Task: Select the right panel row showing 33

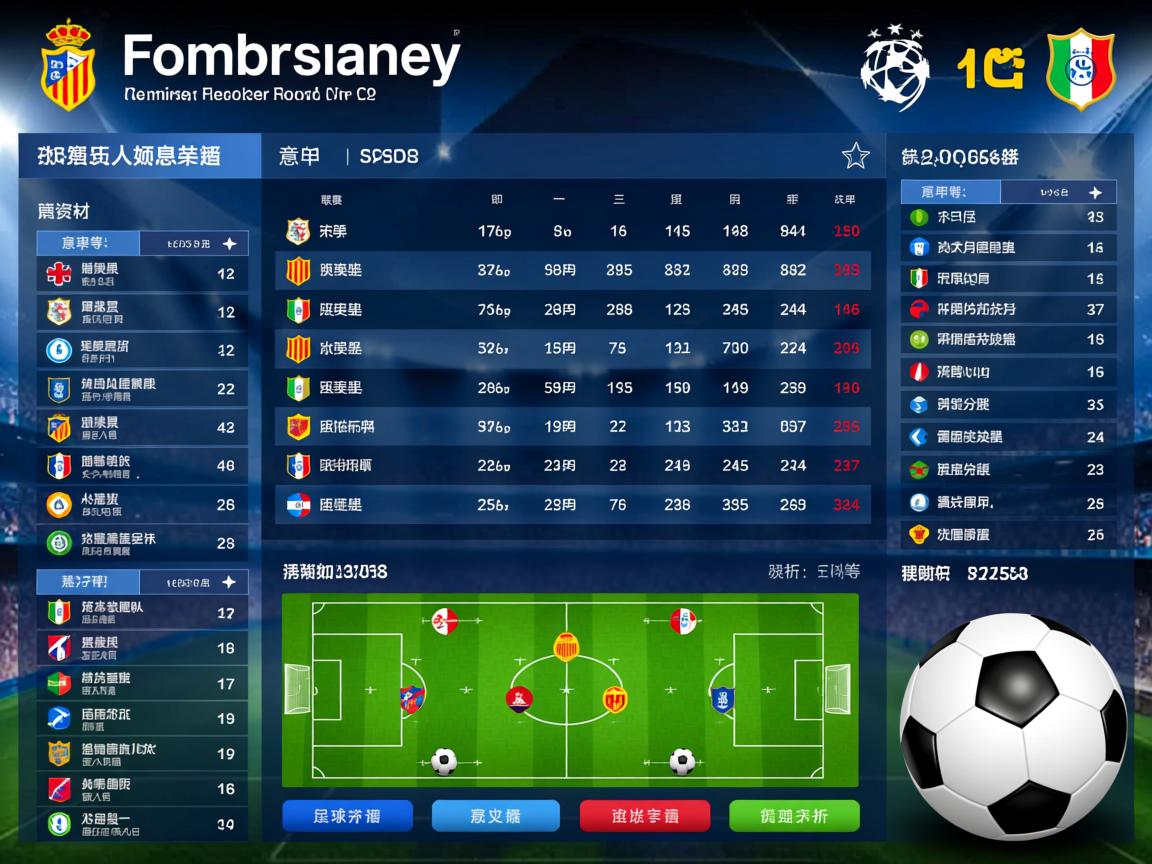Action: 1008,216
